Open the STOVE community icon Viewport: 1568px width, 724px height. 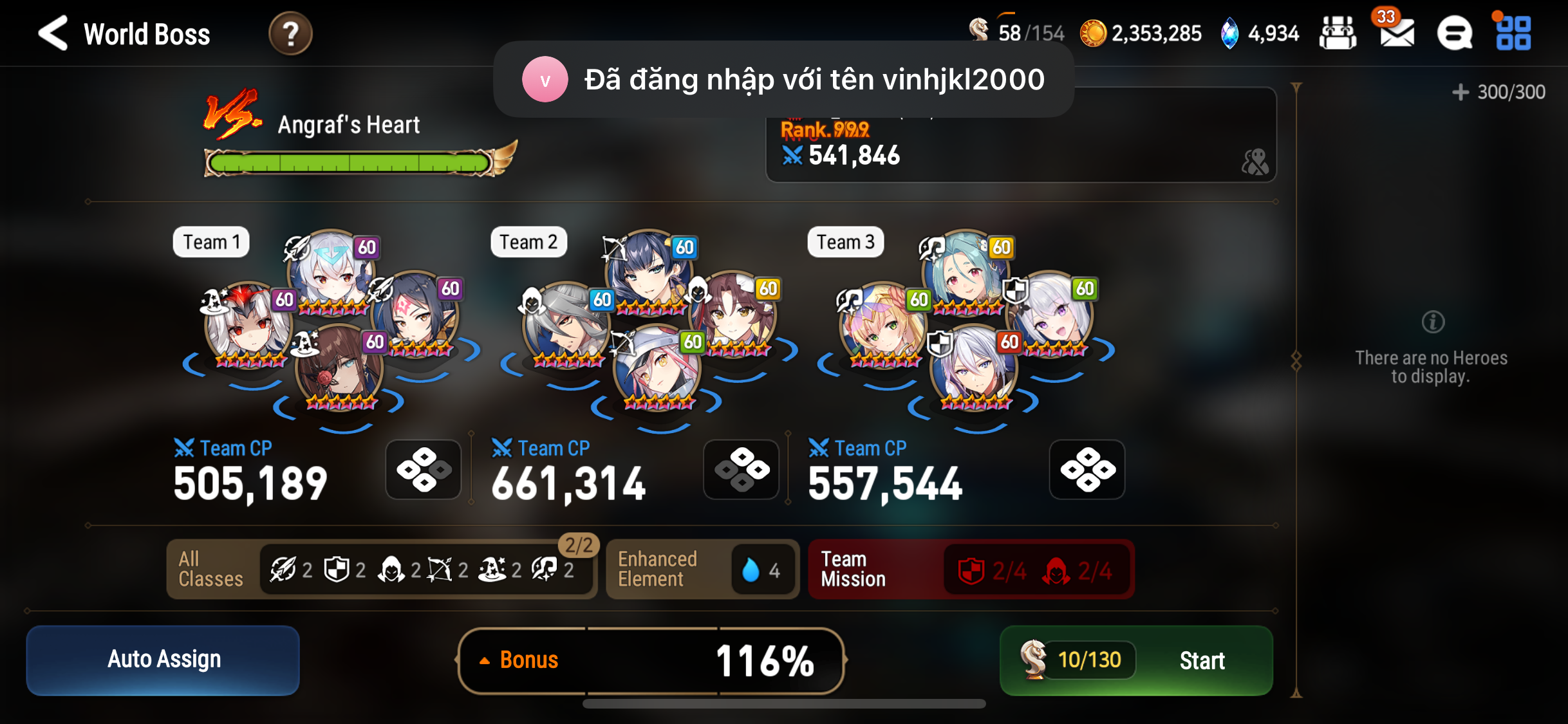click(x=1455, y=33)
